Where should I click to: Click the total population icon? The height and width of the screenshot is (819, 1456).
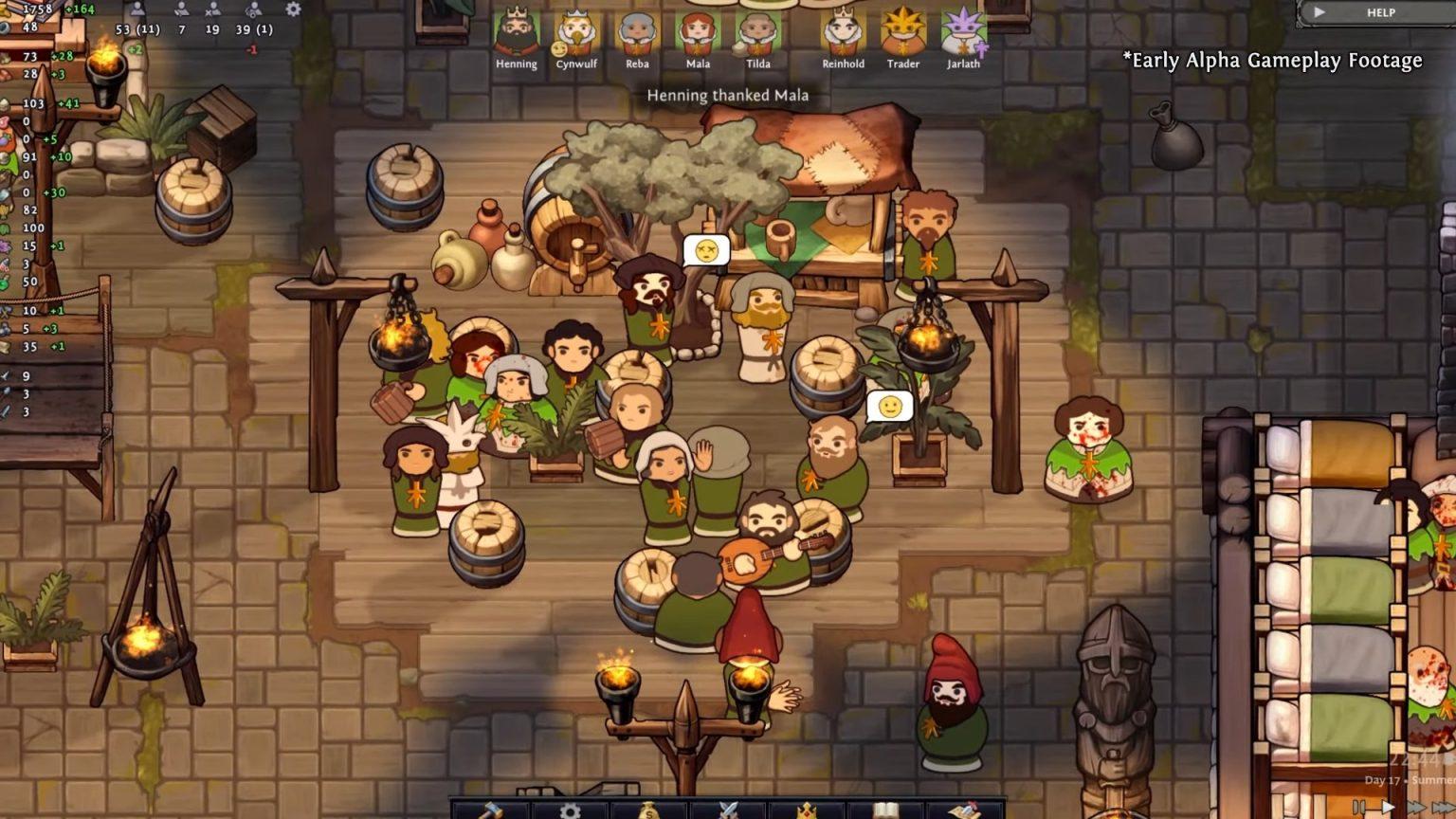tap(138, 10)
